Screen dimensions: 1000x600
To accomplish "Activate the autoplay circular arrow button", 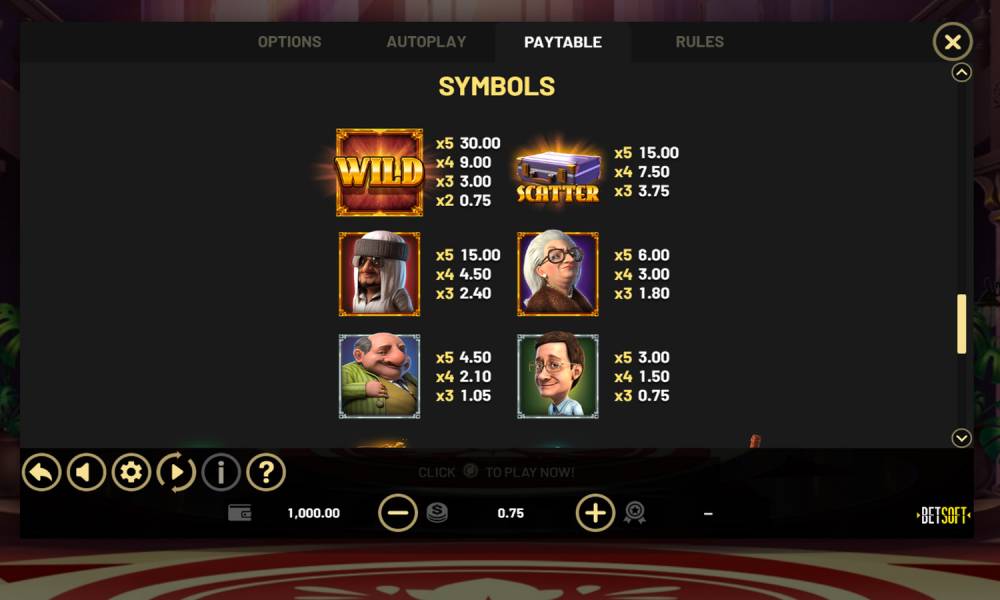I will coord(176,472).
